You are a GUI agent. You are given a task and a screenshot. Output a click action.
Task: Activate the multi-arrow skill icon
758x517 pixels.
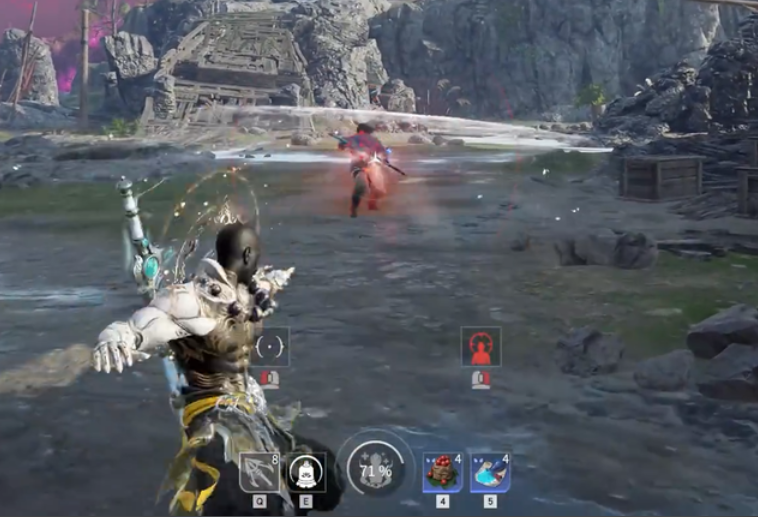pyautogui.click(x=259, y=472)
